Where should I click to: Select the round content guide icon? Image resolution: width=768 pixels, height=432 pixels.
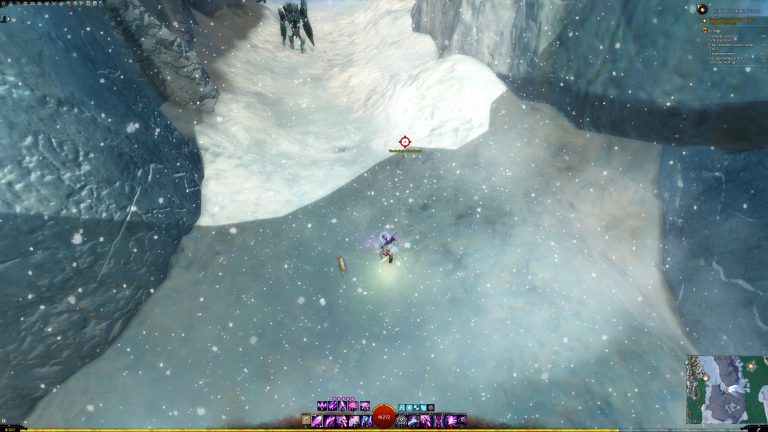click(x=702, y=9)
